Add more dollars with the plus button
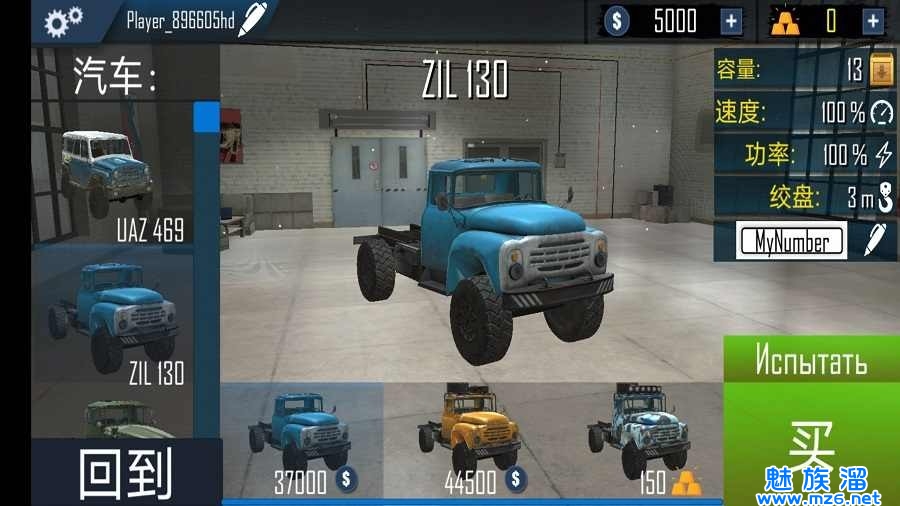This screenshot has height=506, width=900. point(732,21)
